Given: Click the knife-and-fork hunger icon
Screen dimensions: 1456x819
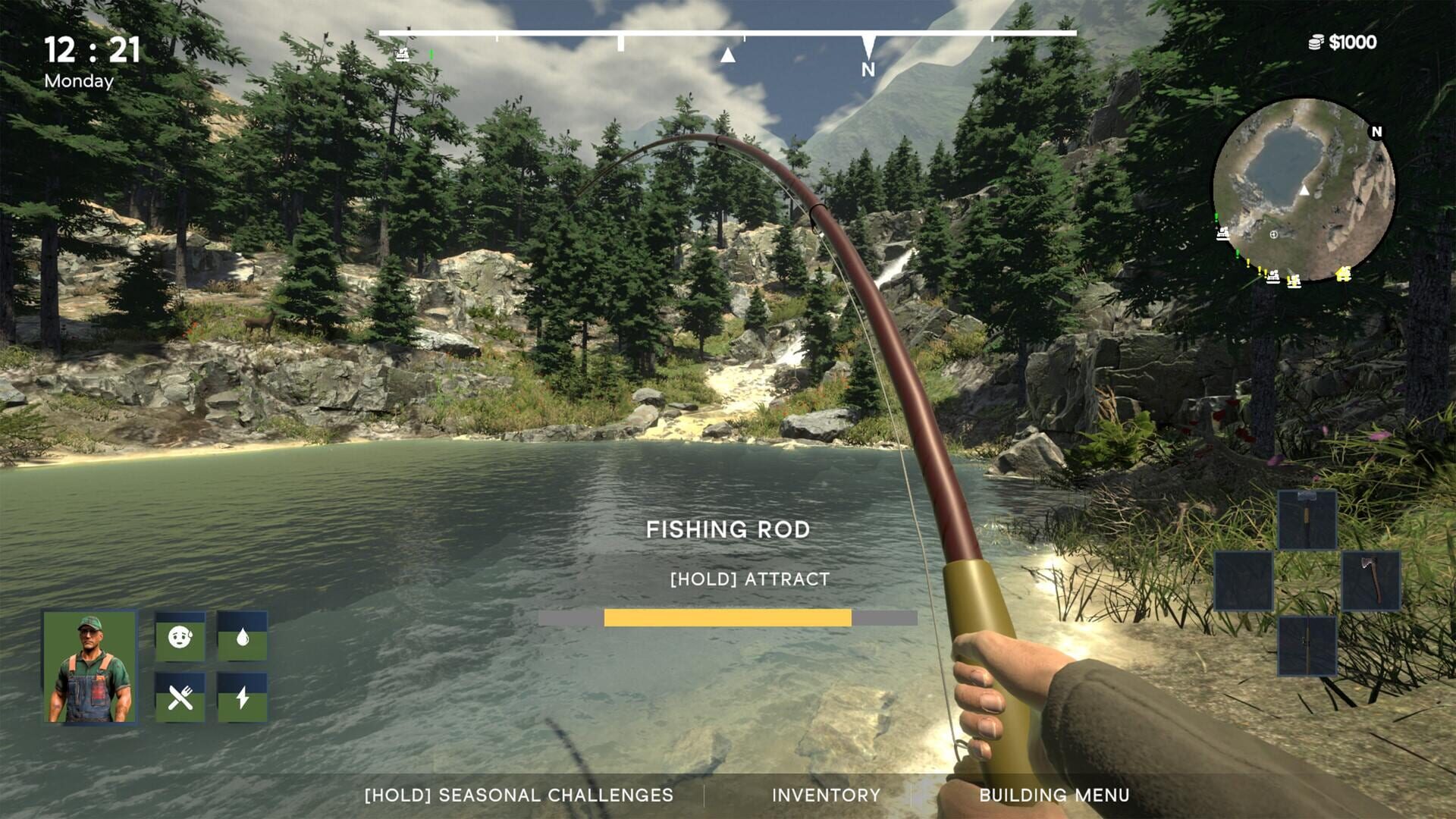Looking at the screenshot, I should click(x=180, y=698).
